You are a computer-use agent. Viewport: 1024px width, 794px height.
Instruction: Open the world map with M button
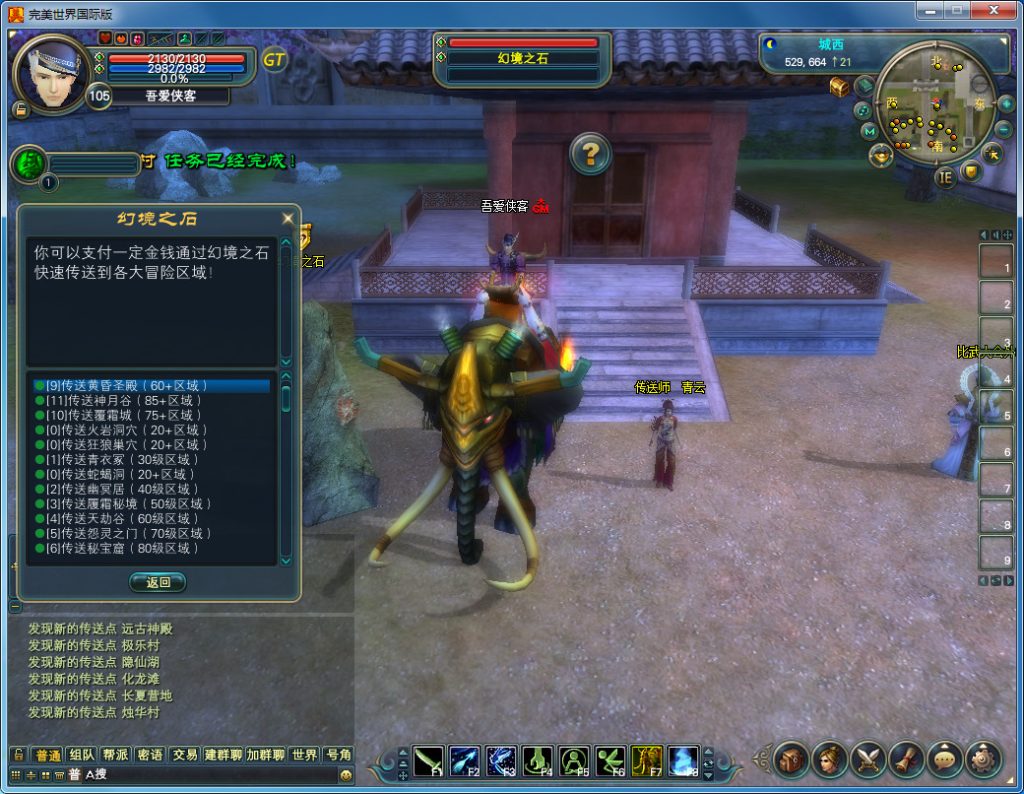click(x=868, y=131)
